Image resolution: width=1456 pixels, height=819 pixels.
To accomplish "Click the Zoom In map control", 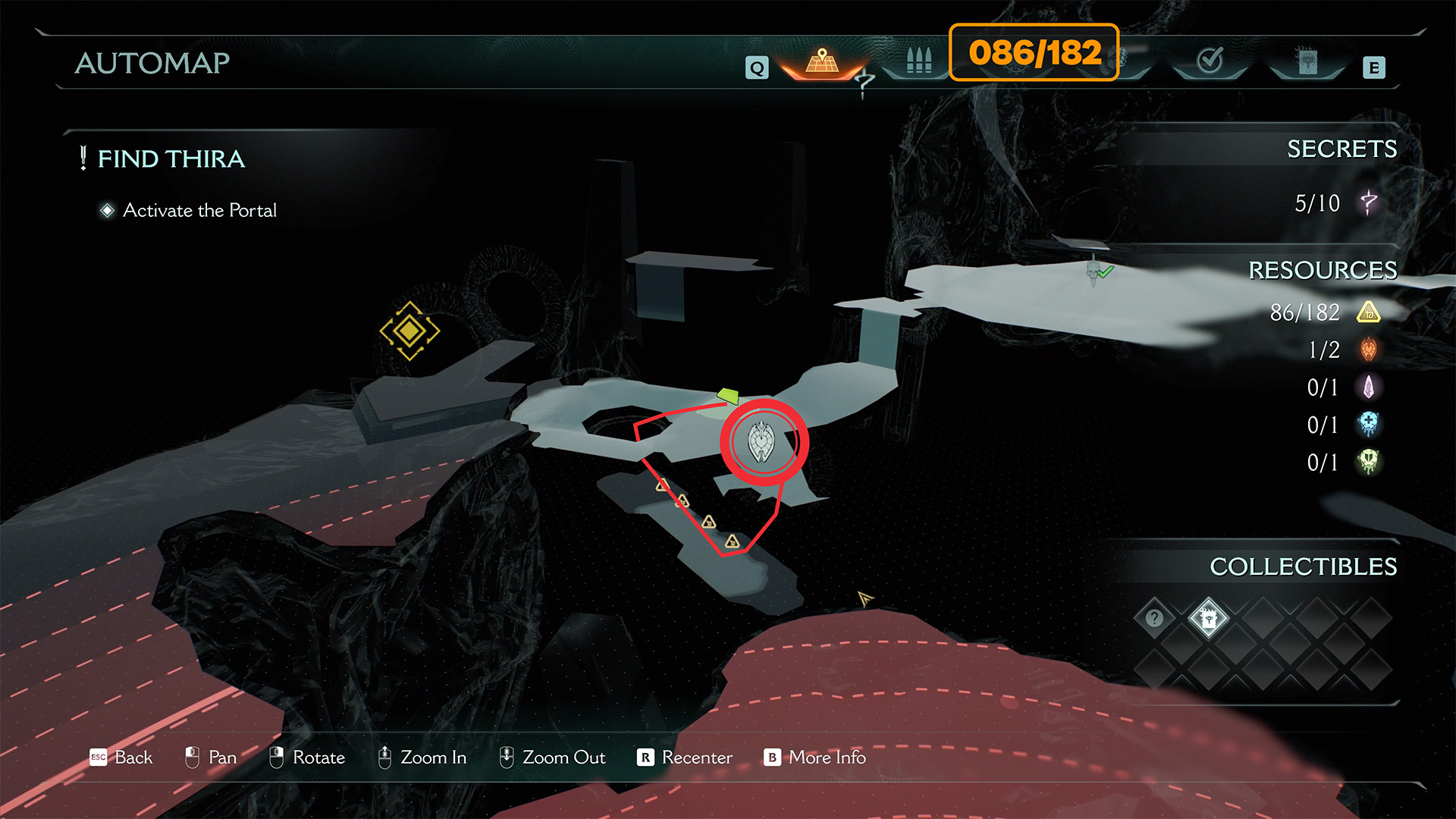I will pos(432,758).
